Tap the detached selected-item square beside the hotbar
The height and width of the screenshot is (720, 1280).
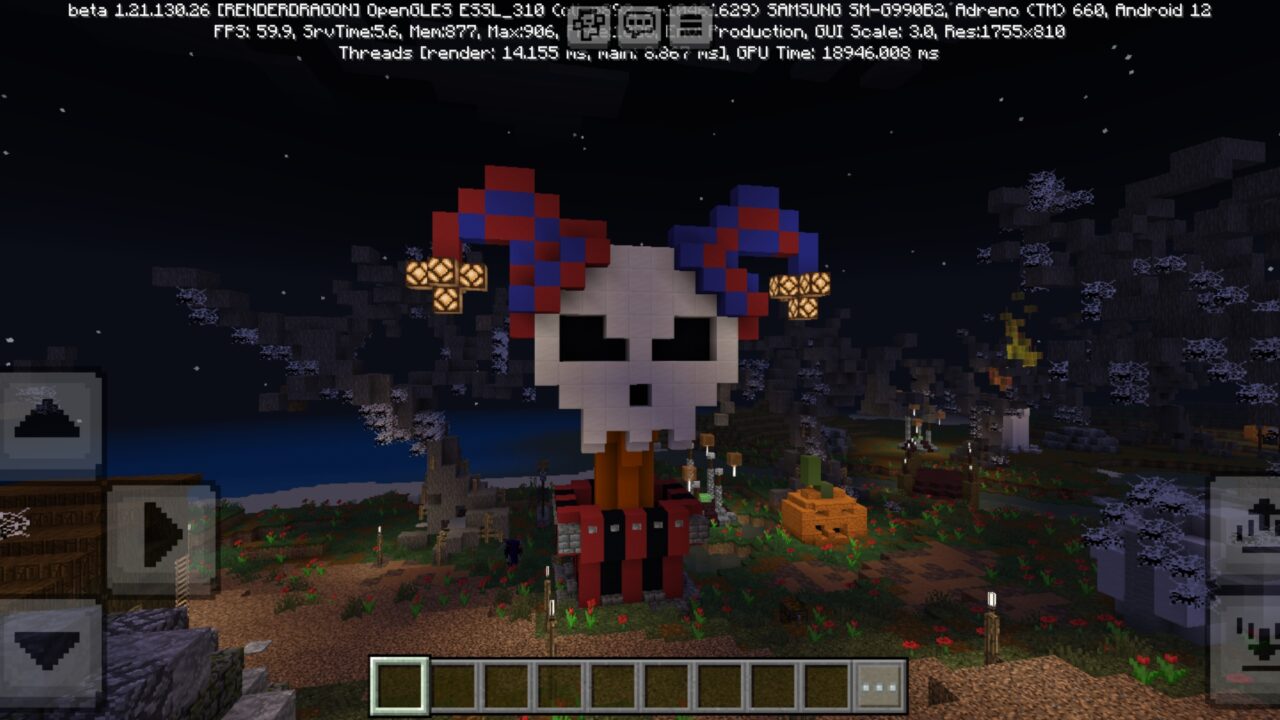point(400,685)
